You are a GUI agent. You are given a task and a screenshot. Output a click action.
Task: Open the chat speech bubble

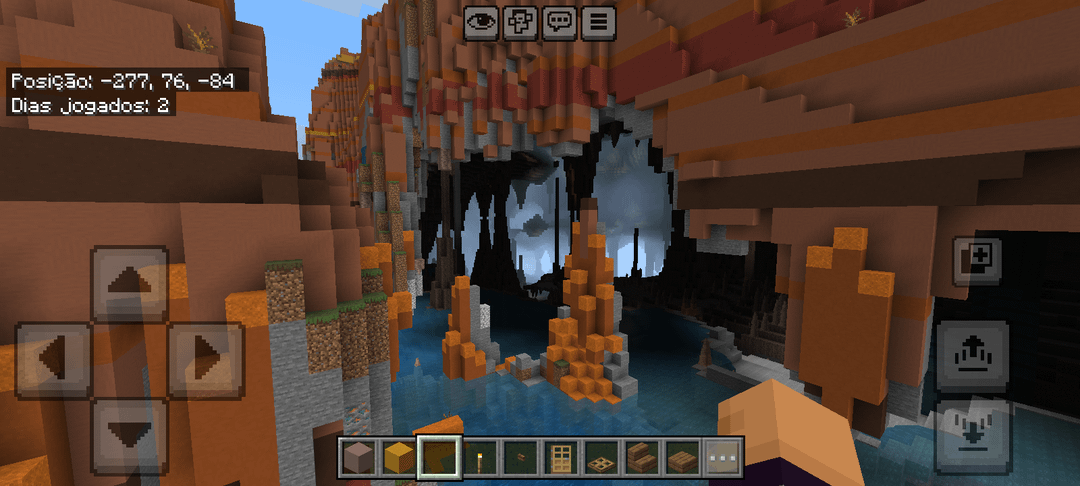(x=559, y=21)
